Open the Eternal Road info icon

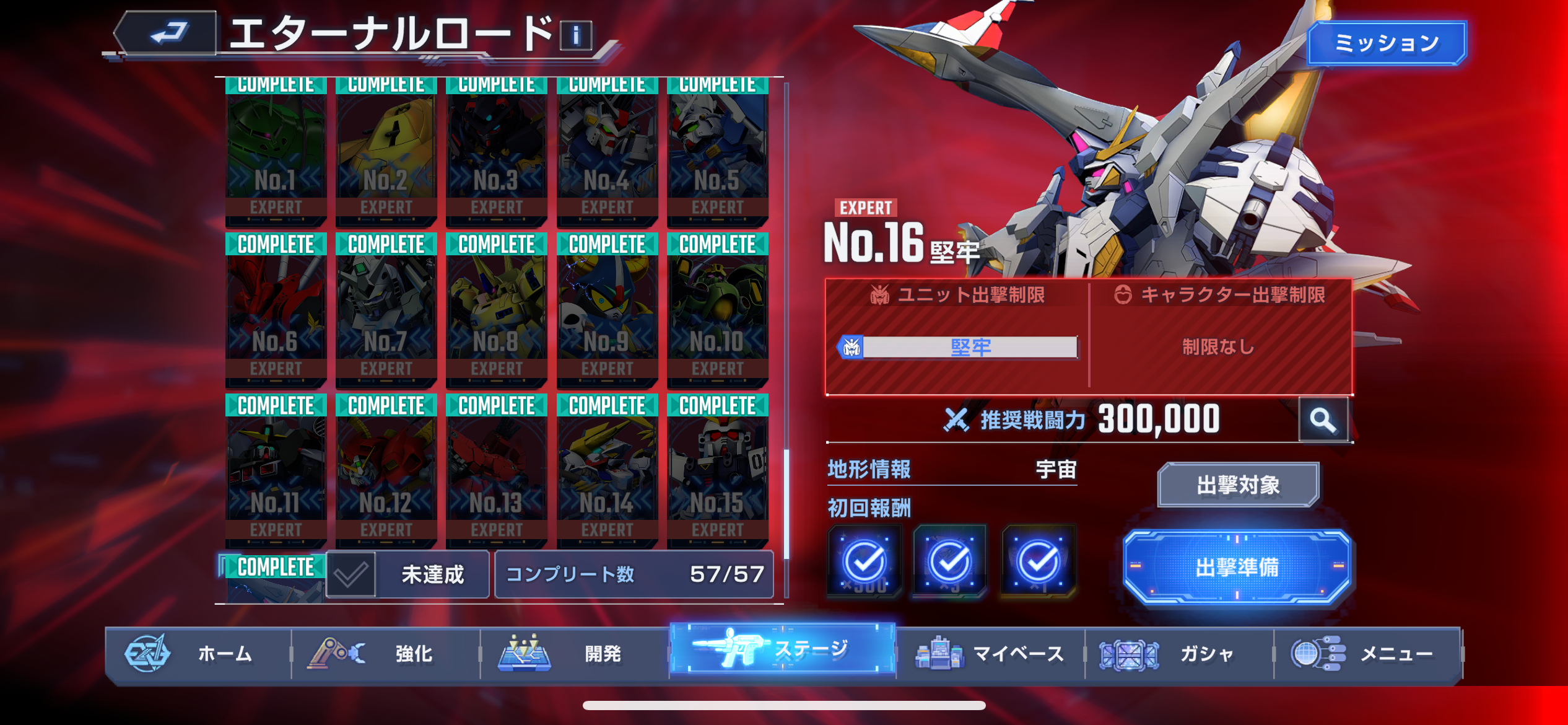point(575,36)
